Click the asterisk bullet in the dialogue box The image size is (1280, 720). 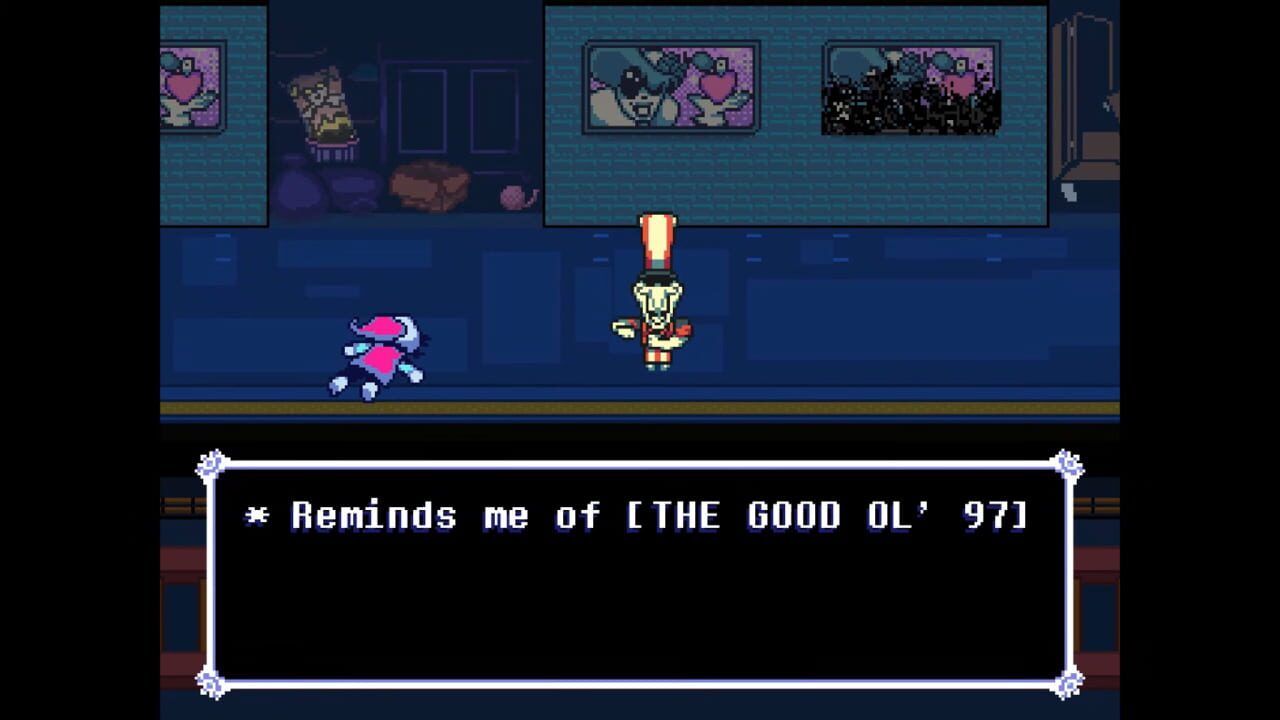(258, 515)
